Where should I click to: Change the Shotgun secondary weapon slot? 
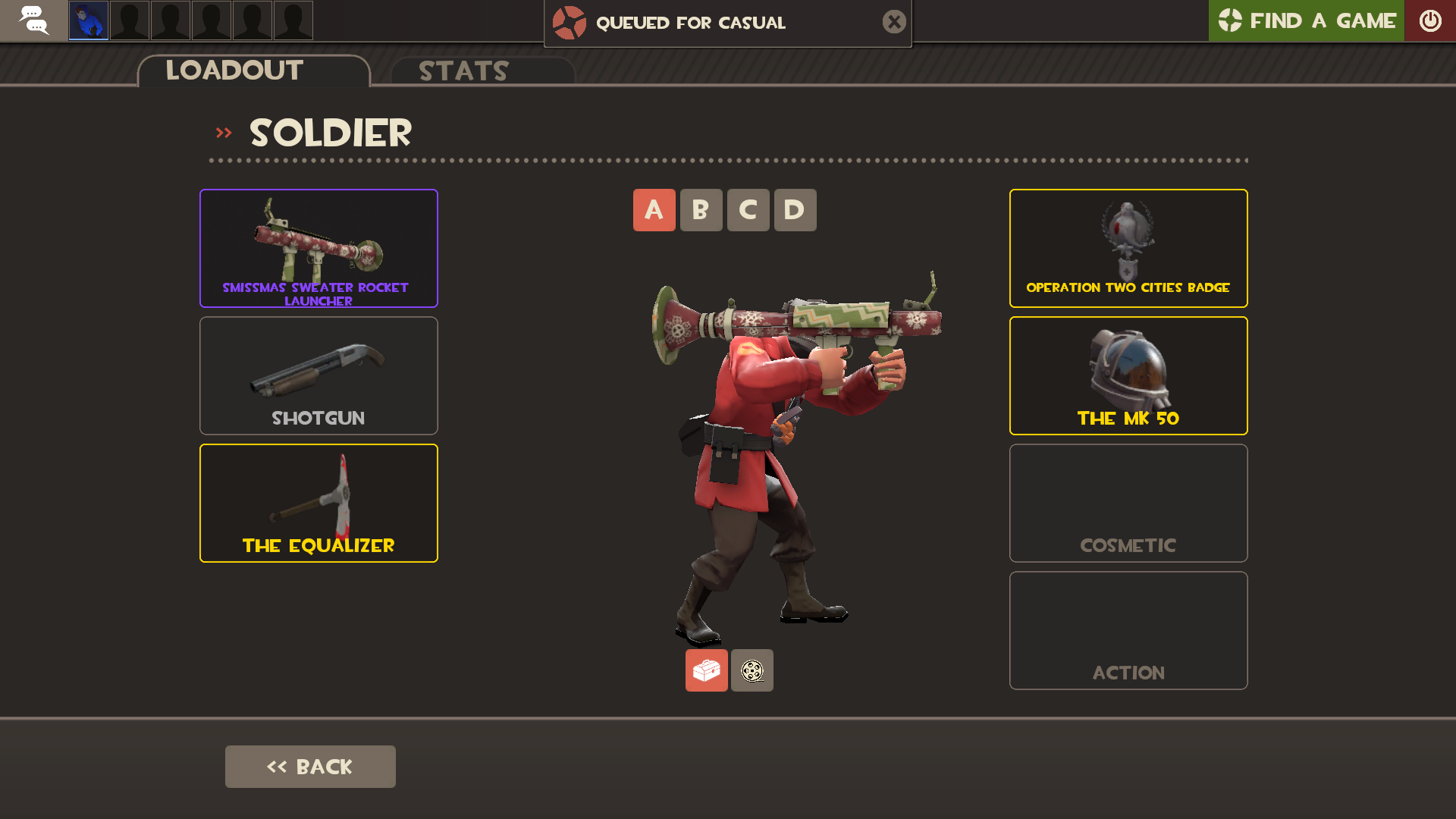click(x=318, y=375)
